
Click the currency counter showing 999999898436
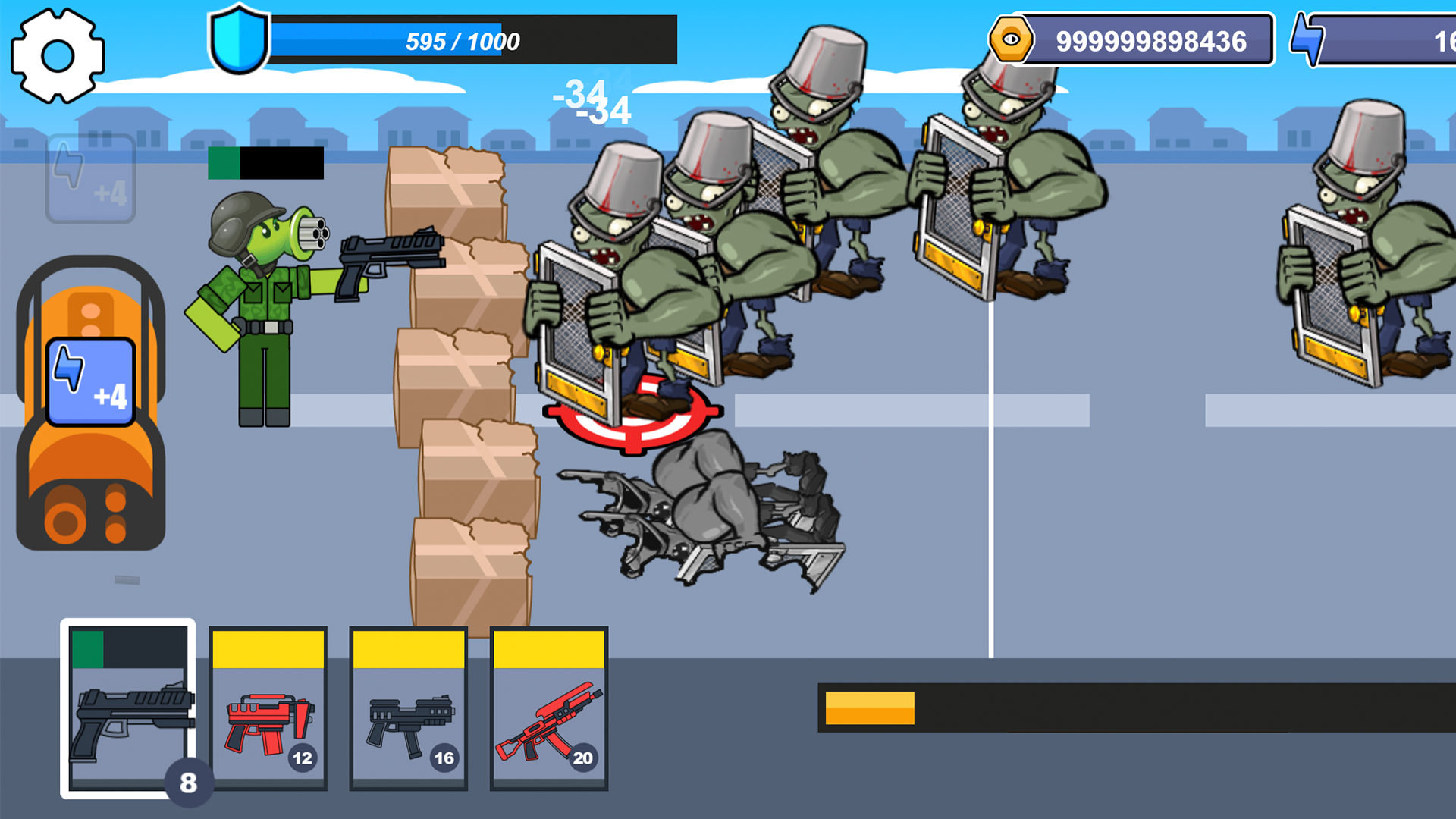tap(1153, 42)
